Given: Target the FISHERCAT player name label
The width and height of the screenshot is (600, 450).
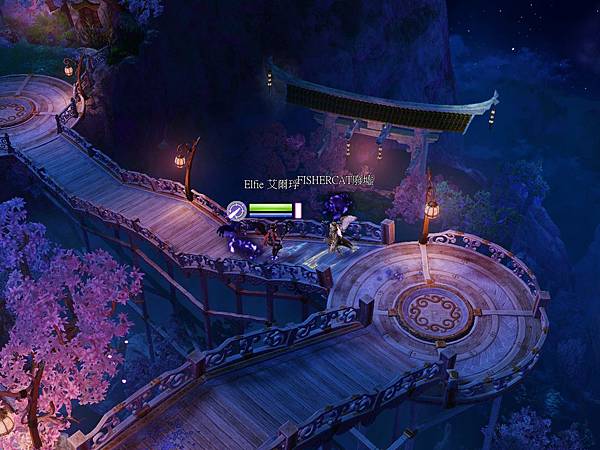Looking at the screenshot, I should 335,182.
